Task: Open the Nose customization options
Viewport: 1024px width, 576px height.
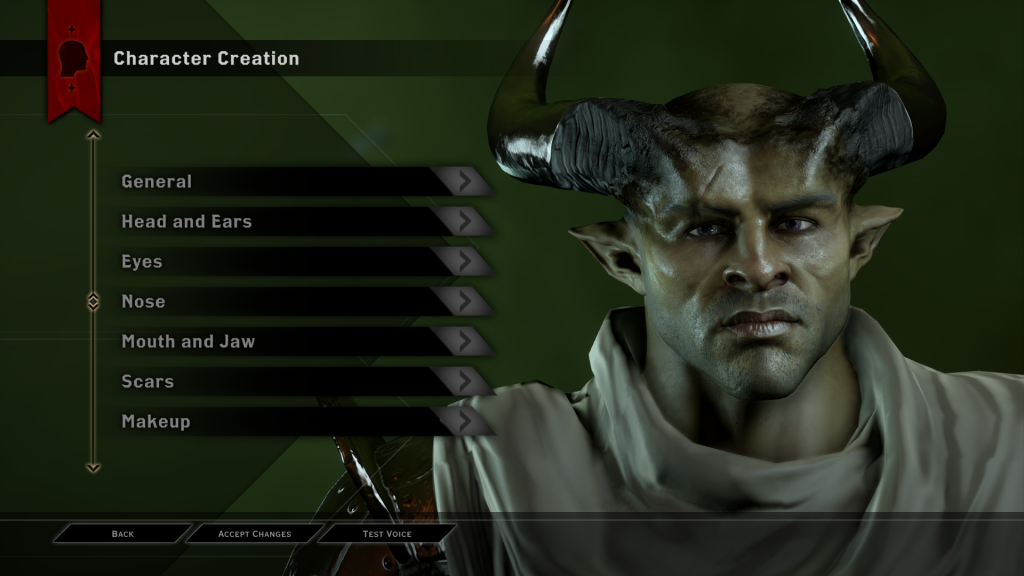Action: click(x=300, y=302)
